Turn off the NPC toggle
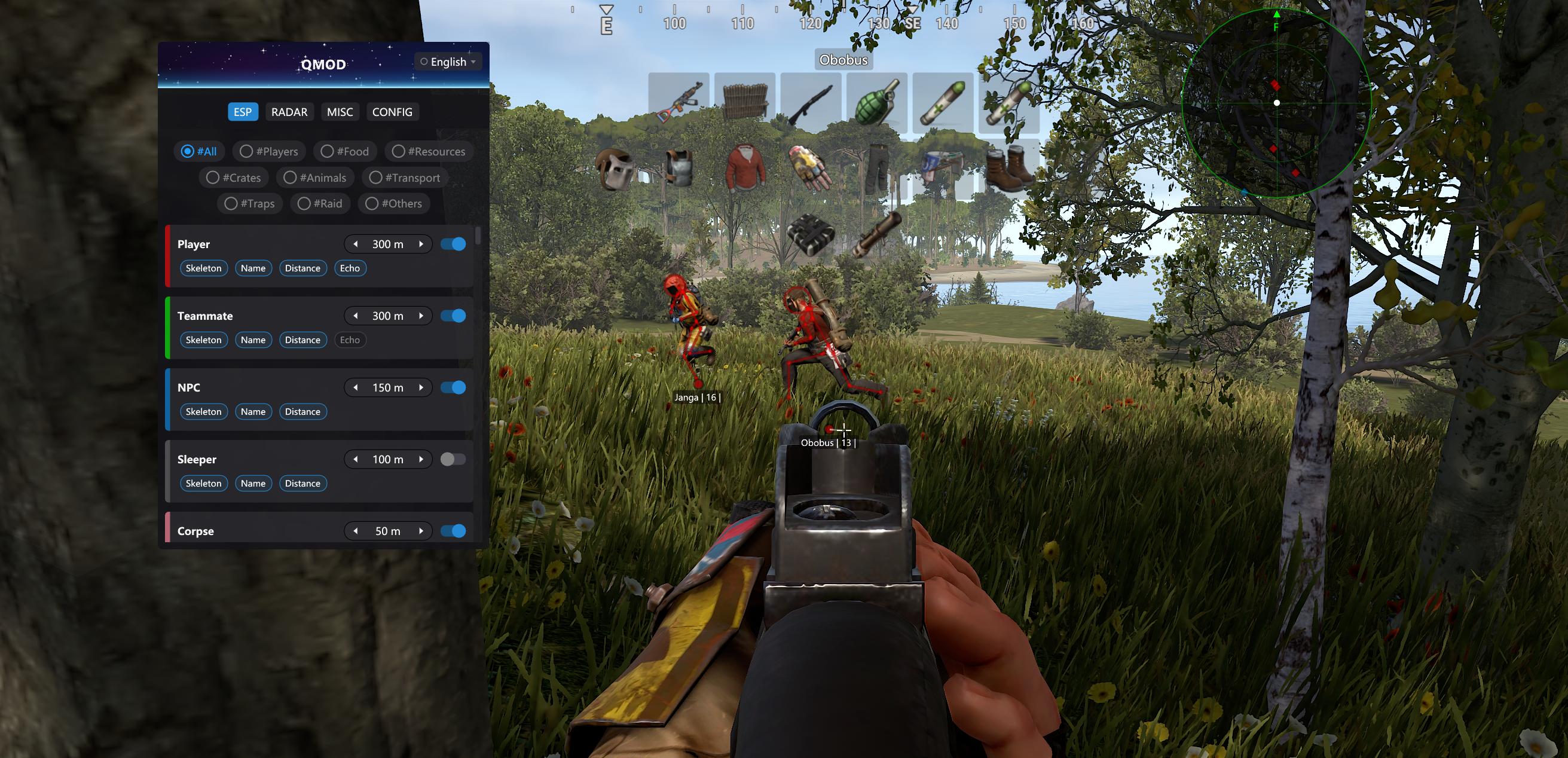The width and height of the screenshot is (1568, 758). pos(453,388)
